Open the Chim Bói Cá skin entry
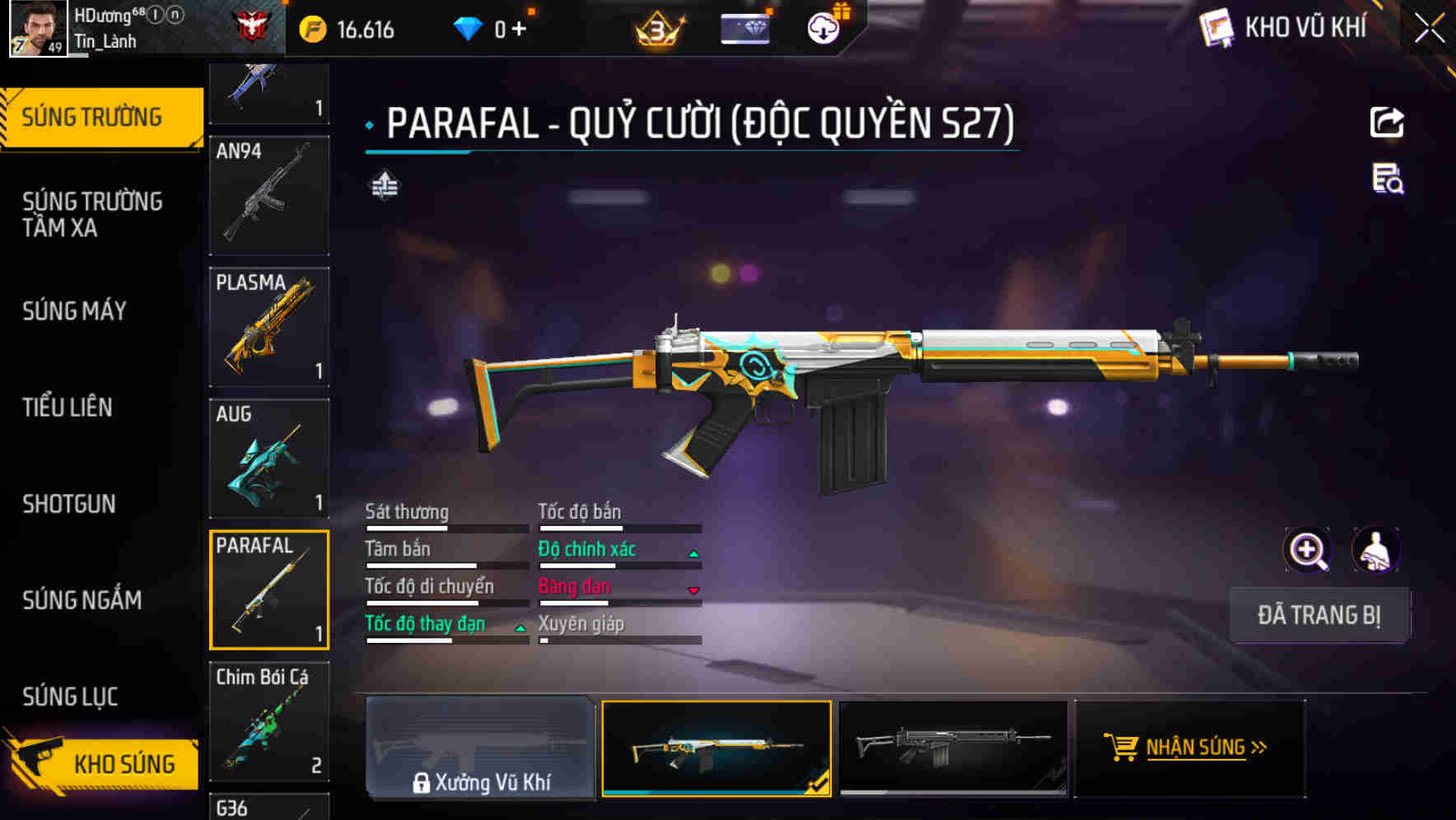Image resolution: width=1456 pixels, height=820 pixels. [x=268, y=720]
